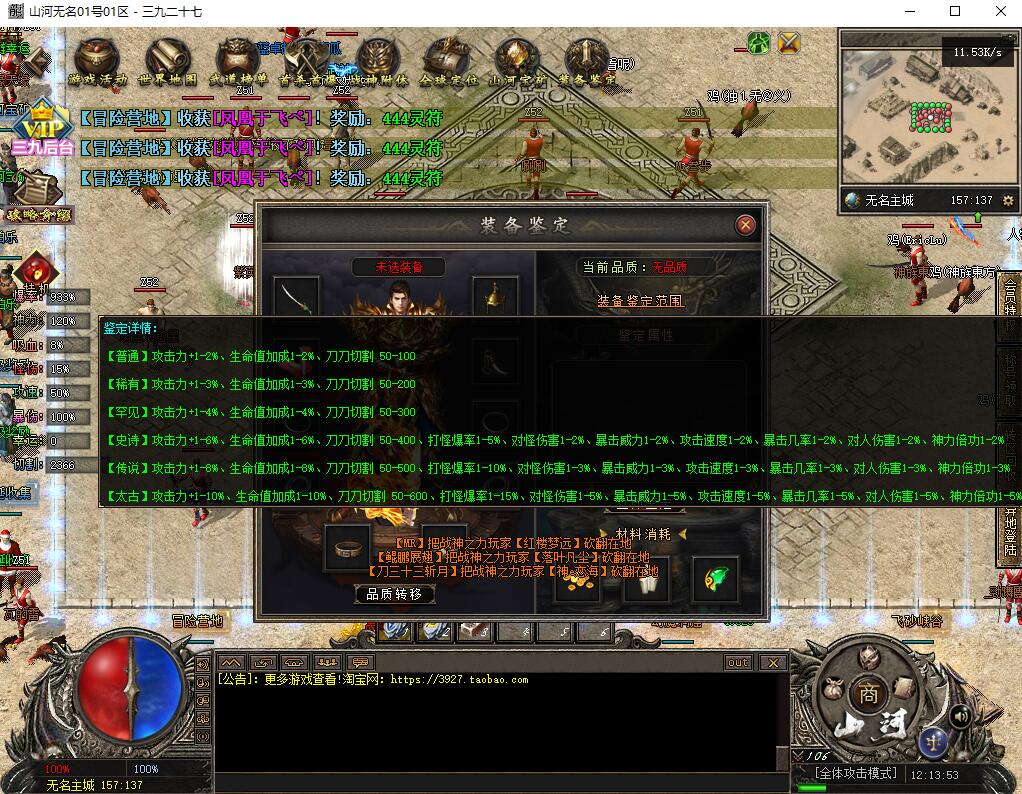Image resolution: width=1022 pixels, height=794 pixels.
Task: Open the 世界地图 world map
Action: [x=168, y=60]
